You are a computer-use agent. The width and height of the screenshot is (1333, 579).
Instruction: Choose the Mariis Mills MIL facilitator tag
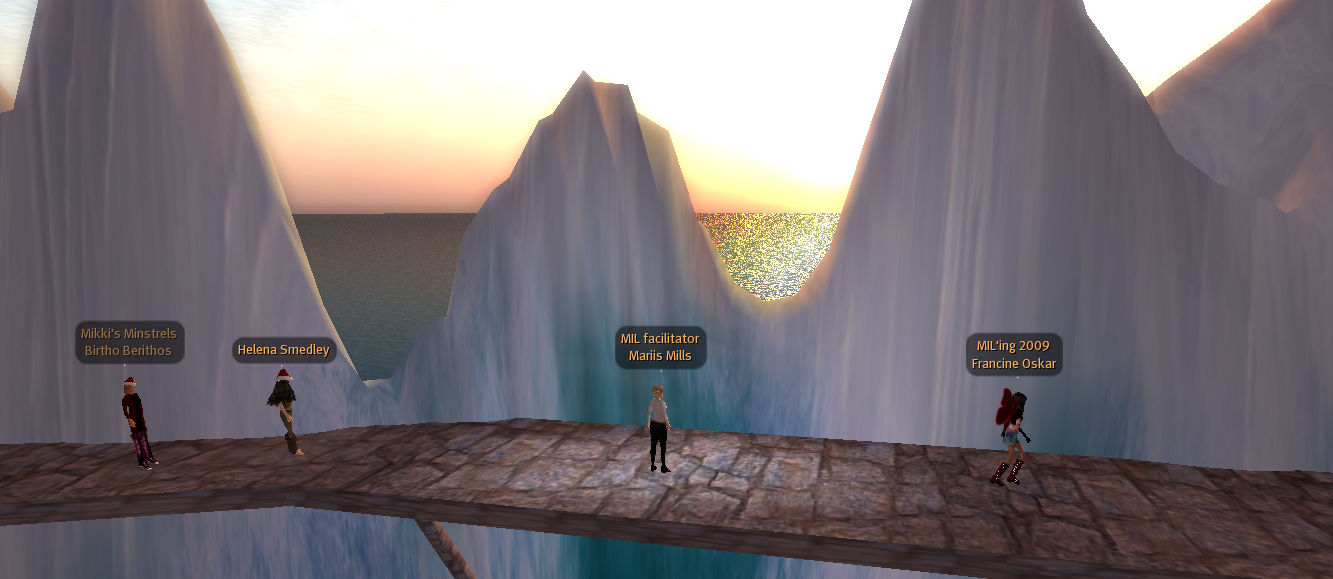click(x=660, y=347)
